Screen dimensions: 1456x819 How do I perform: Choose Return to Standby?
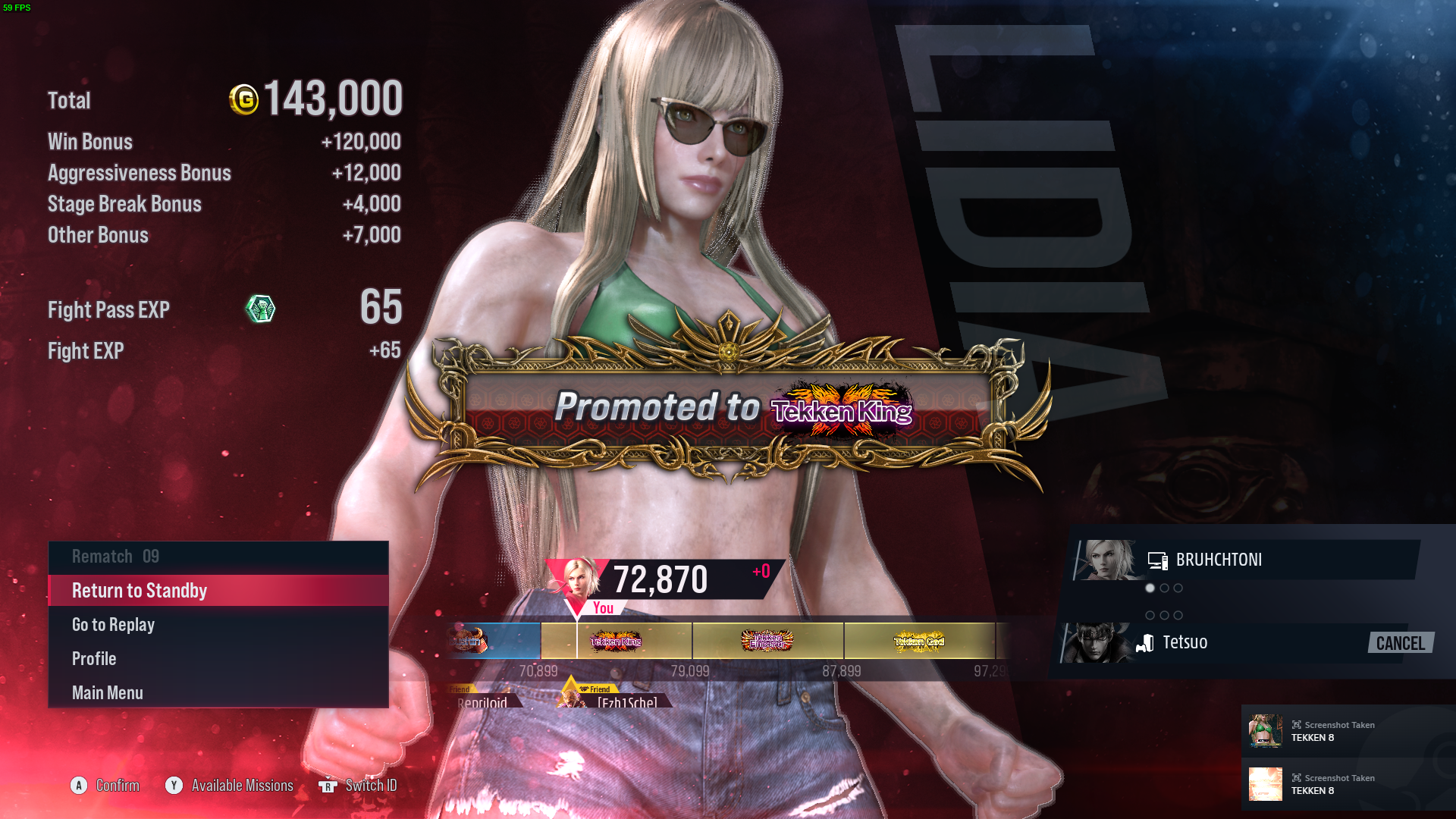[139, 590]
